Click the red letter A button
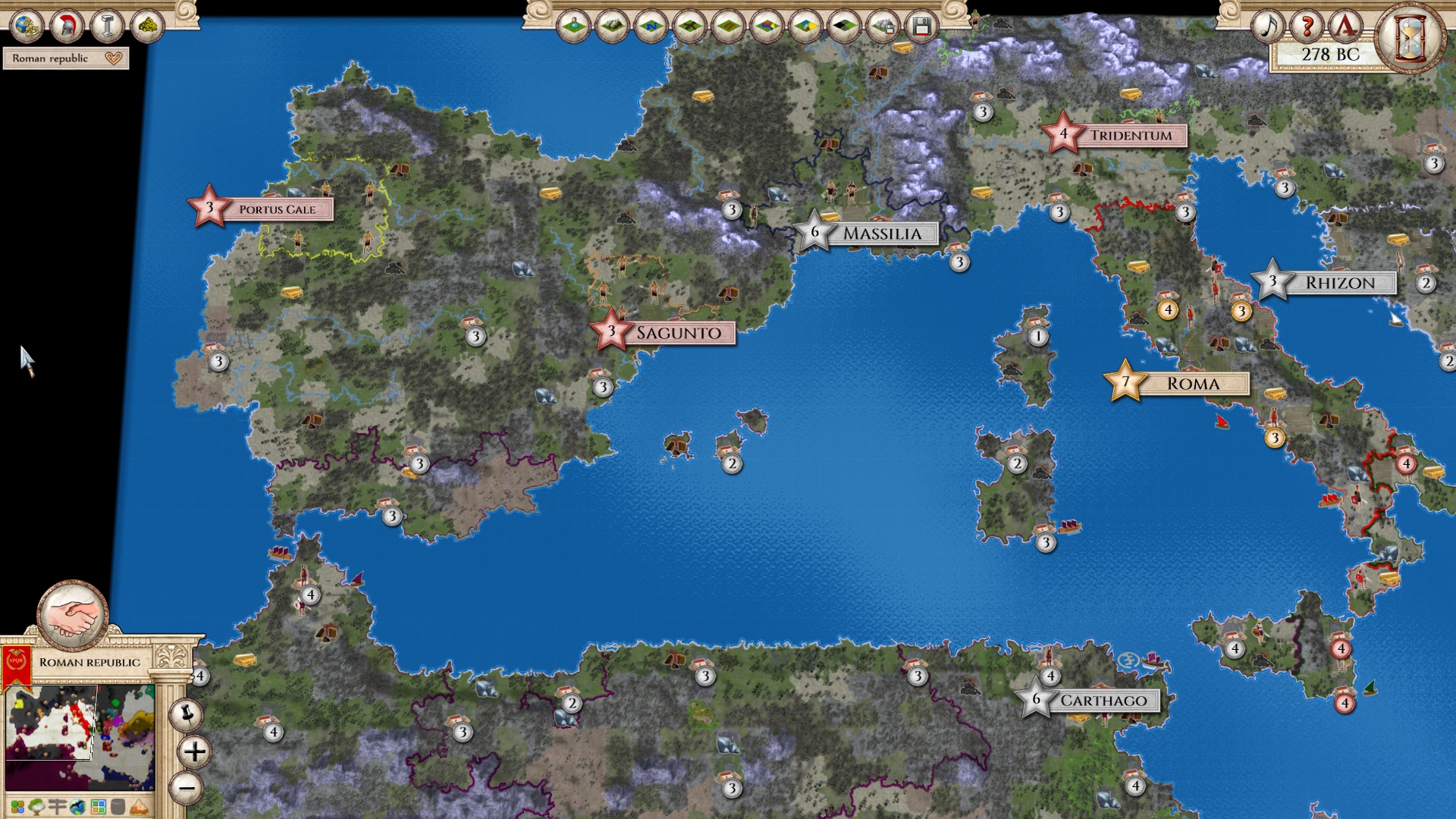The image size is (1456, 819). (x=1345, y=27)
